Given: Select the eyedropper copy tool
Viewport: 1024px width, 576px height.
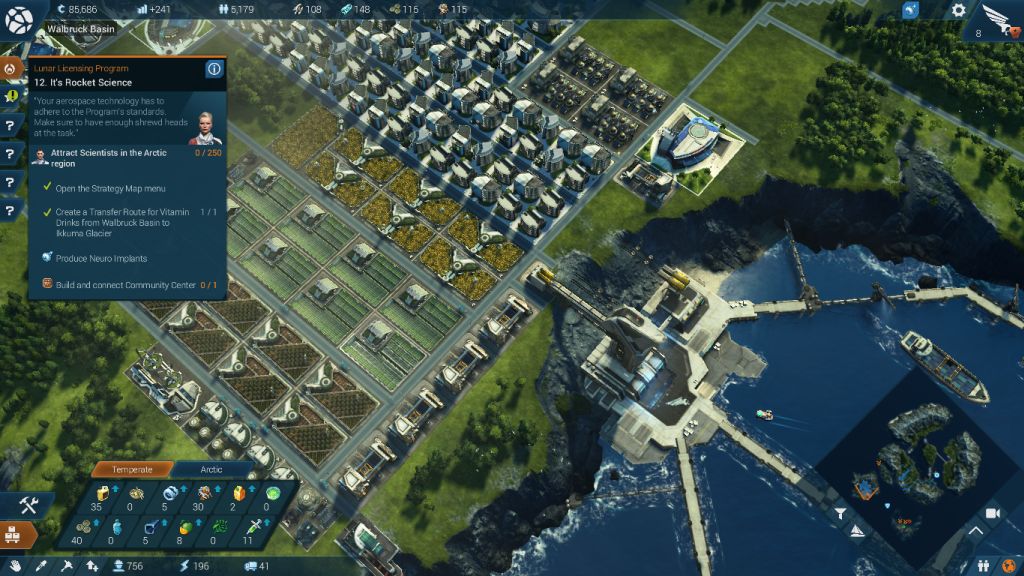Looking at the screenshot, I should click(42, 567).
